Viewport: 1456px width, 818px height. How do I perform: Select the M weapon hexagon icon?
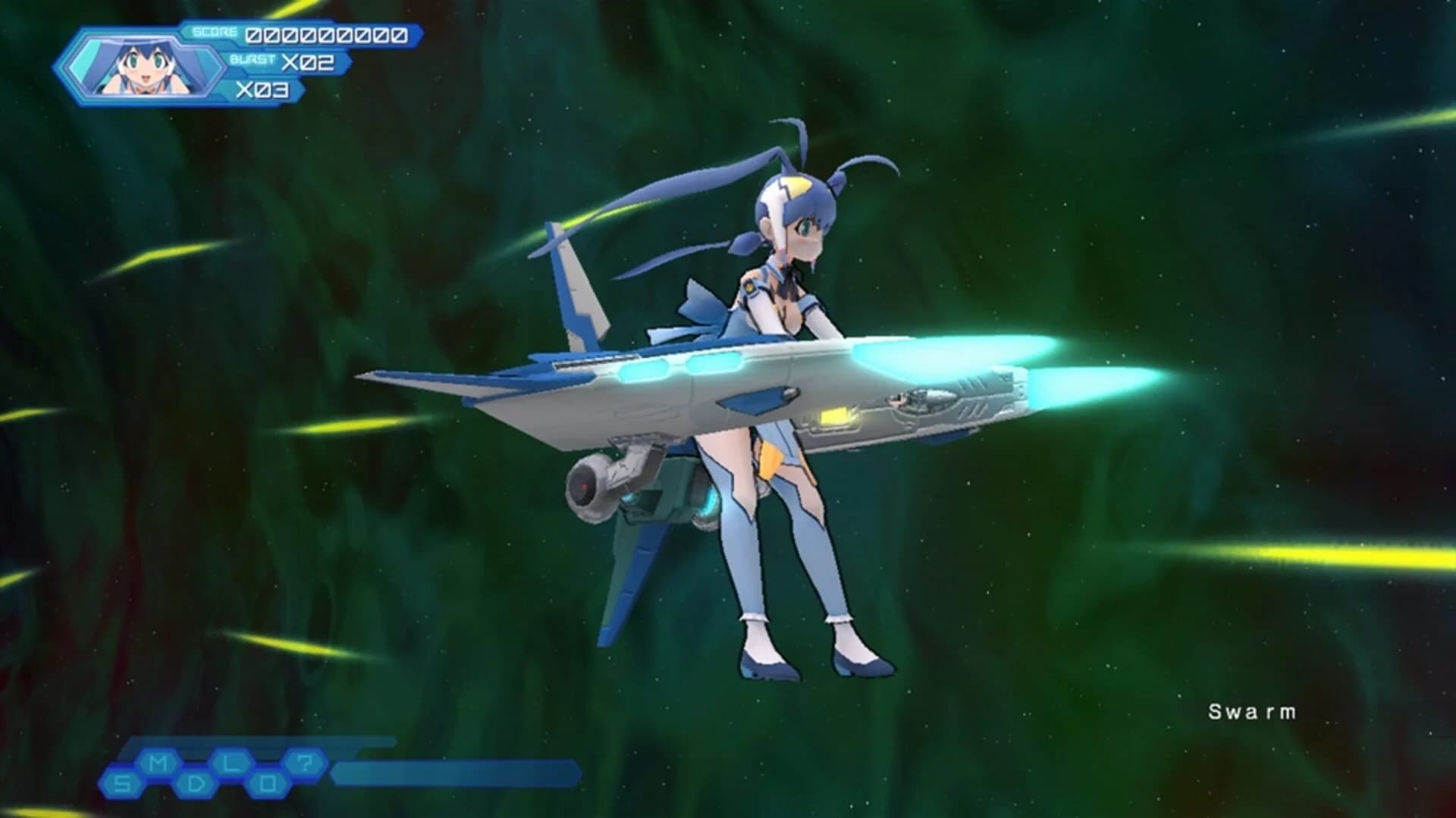[158, 761]
